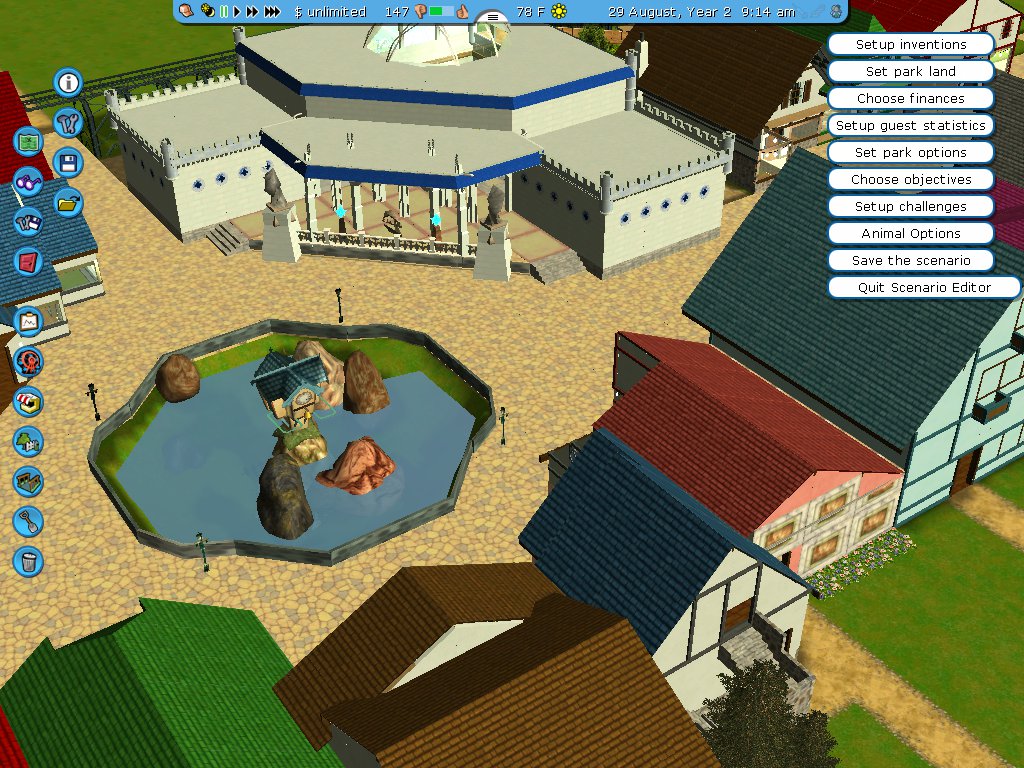Click the sun weather icon
This screenshot has height=768, width=1024.
[x=559, y=12]
